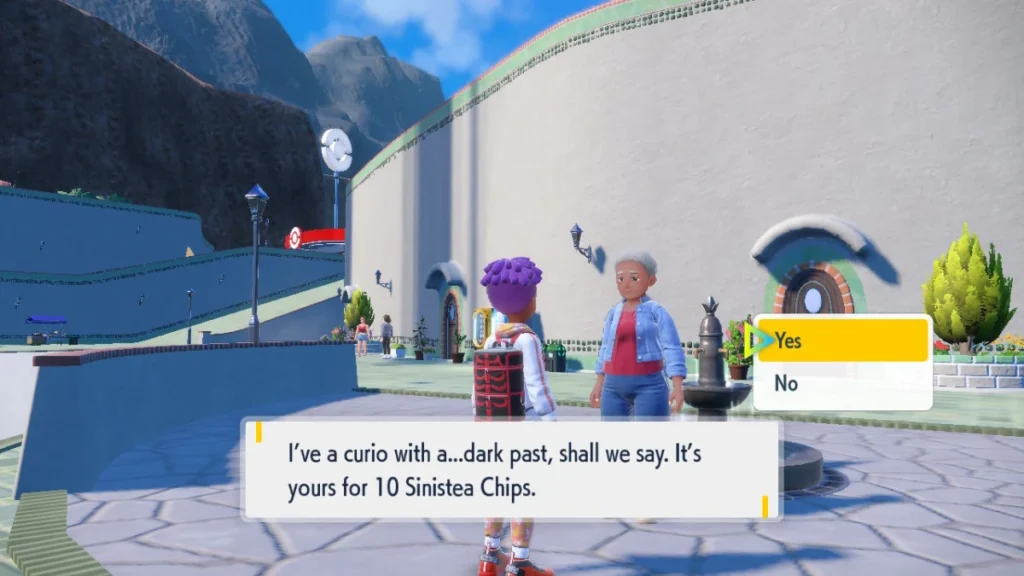Select No to decline the offer
Viewport: 1024px width, 576px height.
coord(842,383)
